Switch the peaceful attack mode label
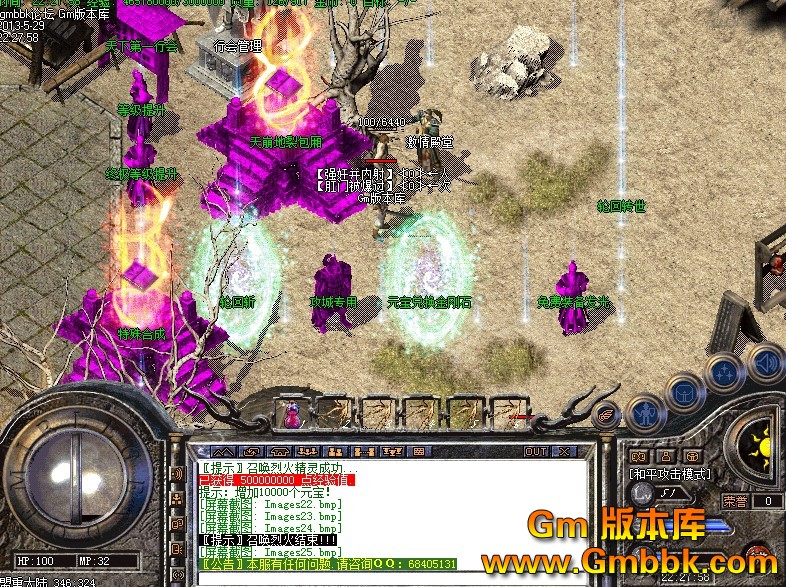 (670, 474)
